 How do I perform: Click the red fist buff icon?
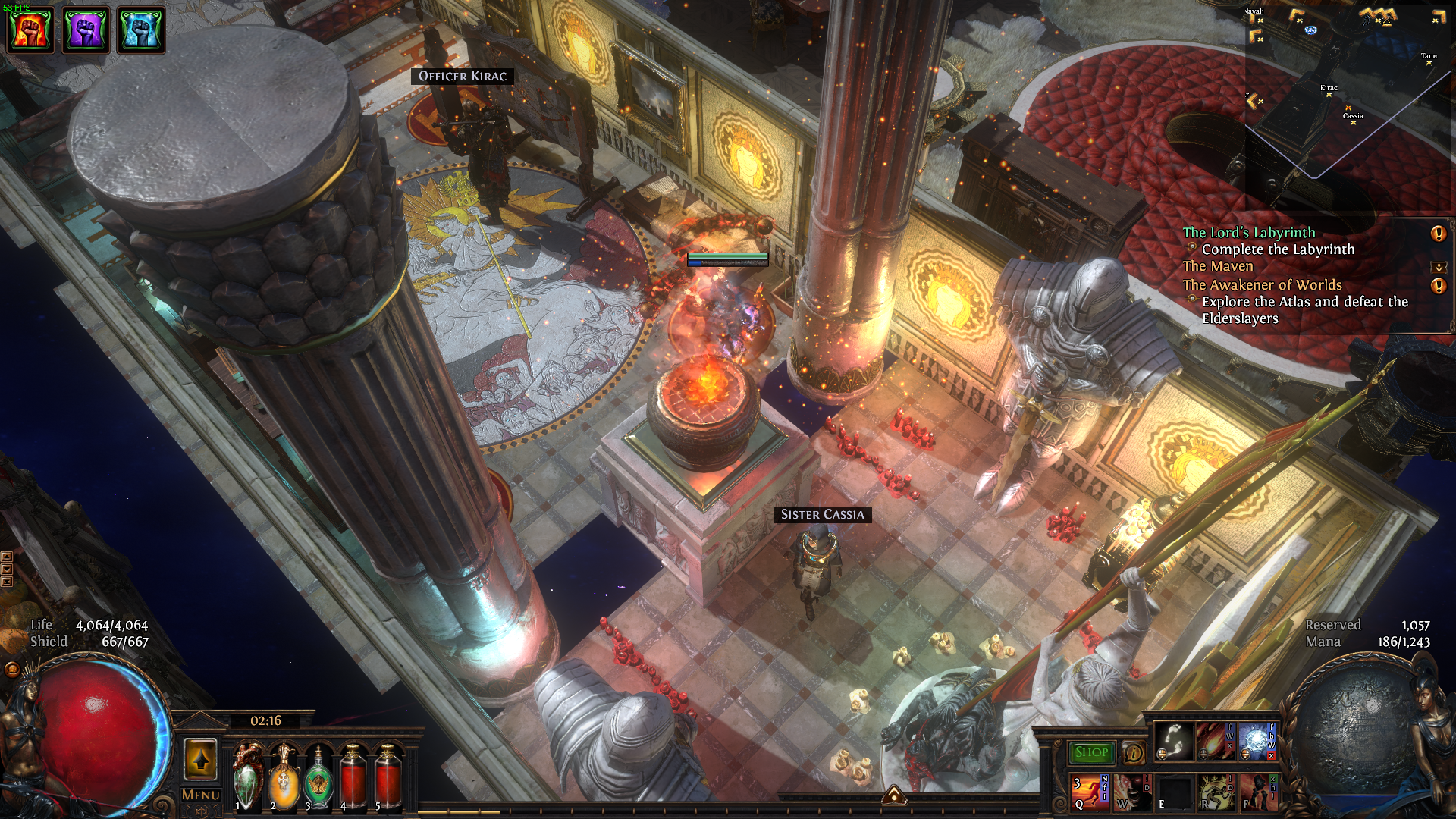tap(30, 30)
